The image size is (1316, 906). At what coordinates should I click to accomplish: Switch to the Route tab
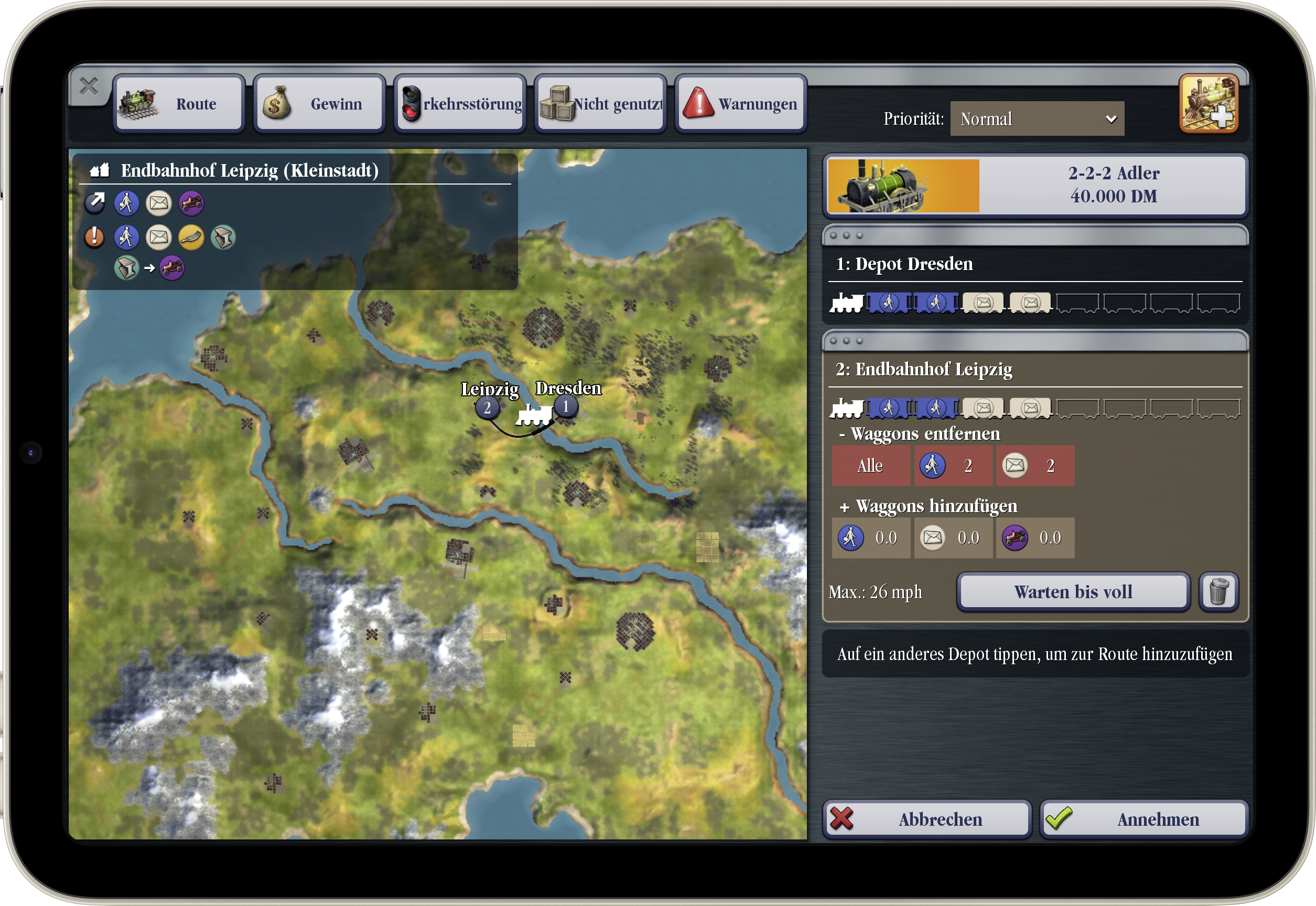click(179, 104)
